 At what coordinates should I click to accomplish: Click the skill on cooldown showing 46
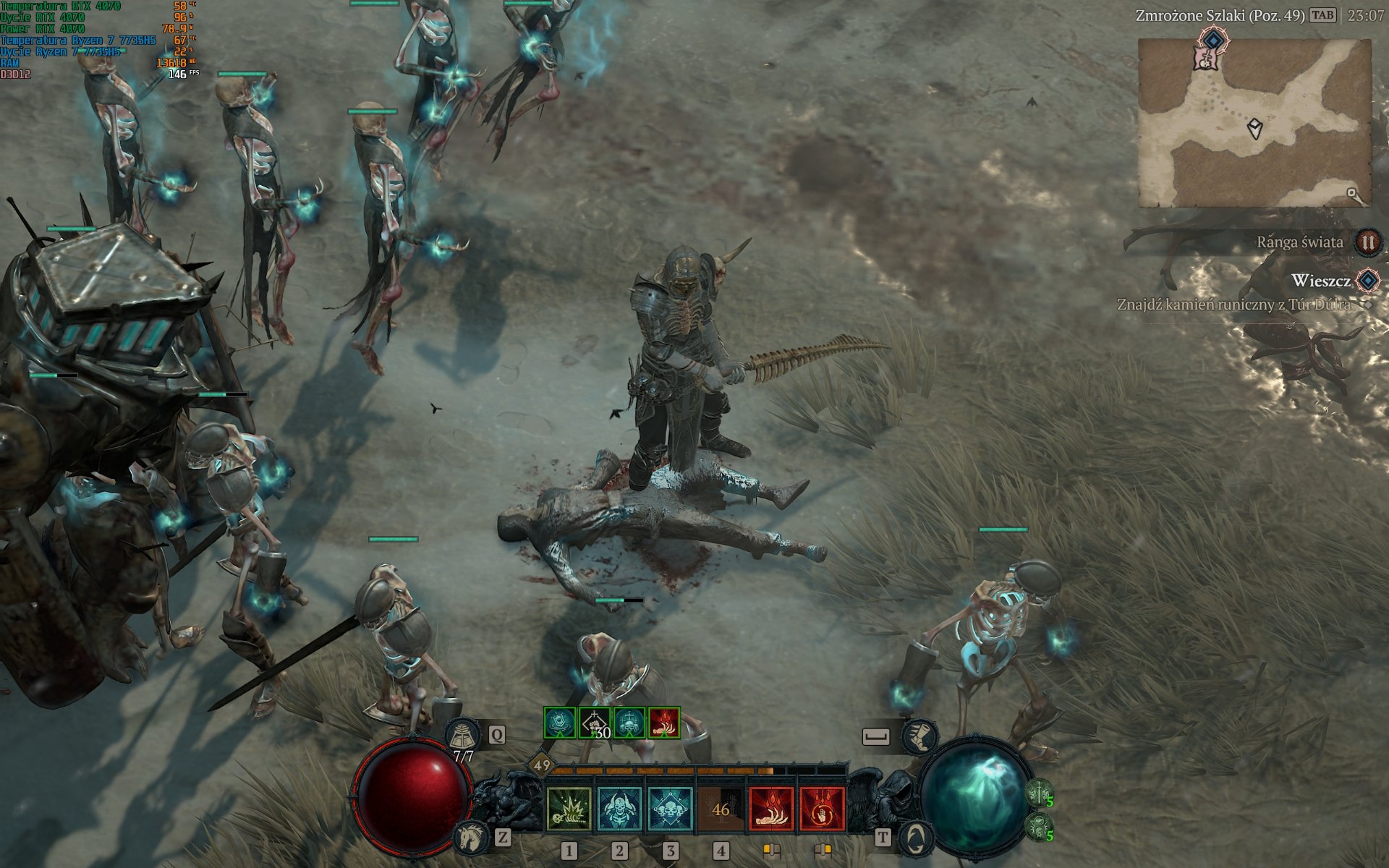(721, 809)
